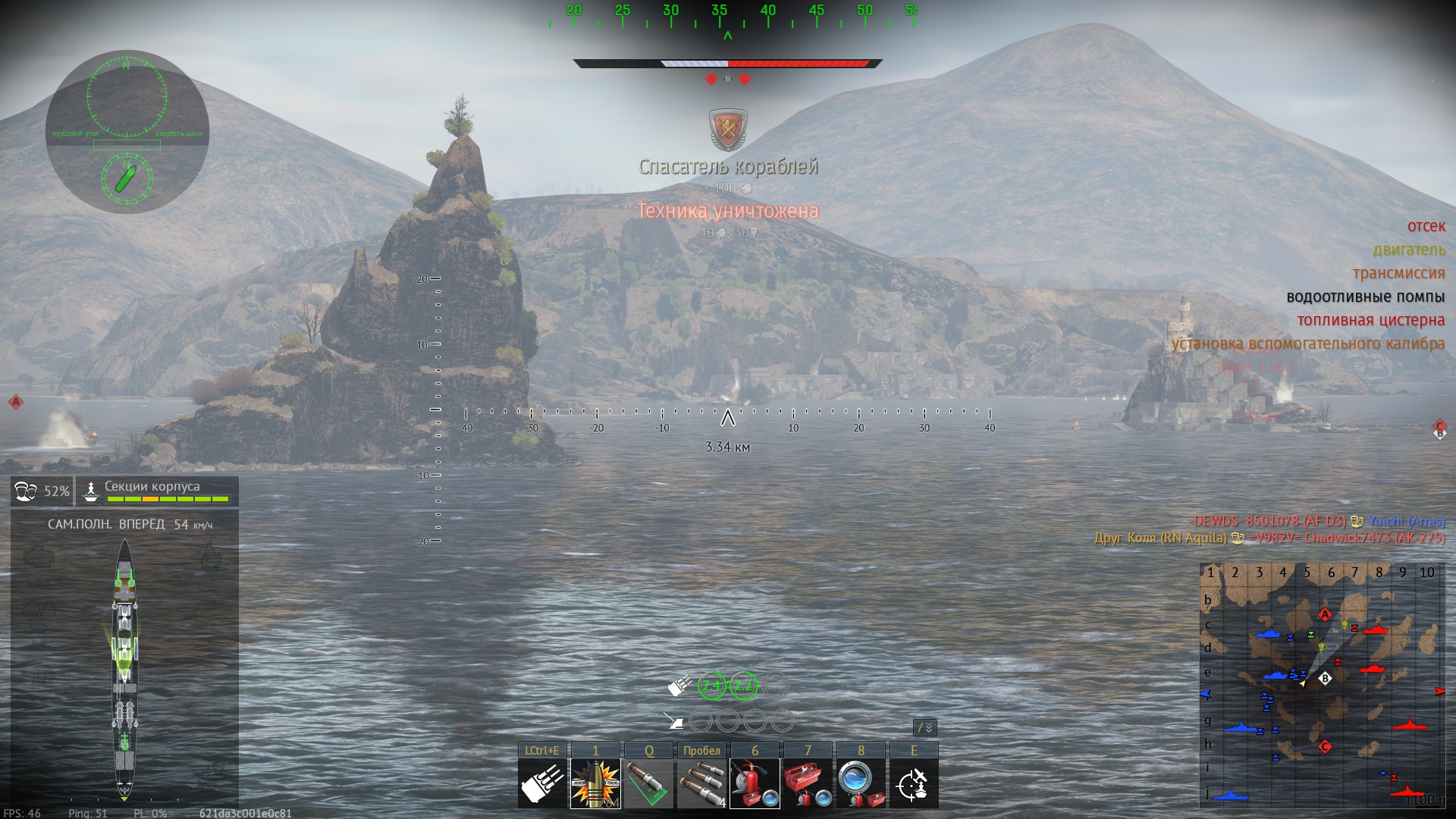Activate the fire extinguisher damage control
This screenshot has height=819, width=1456.
tap(755, 784)
